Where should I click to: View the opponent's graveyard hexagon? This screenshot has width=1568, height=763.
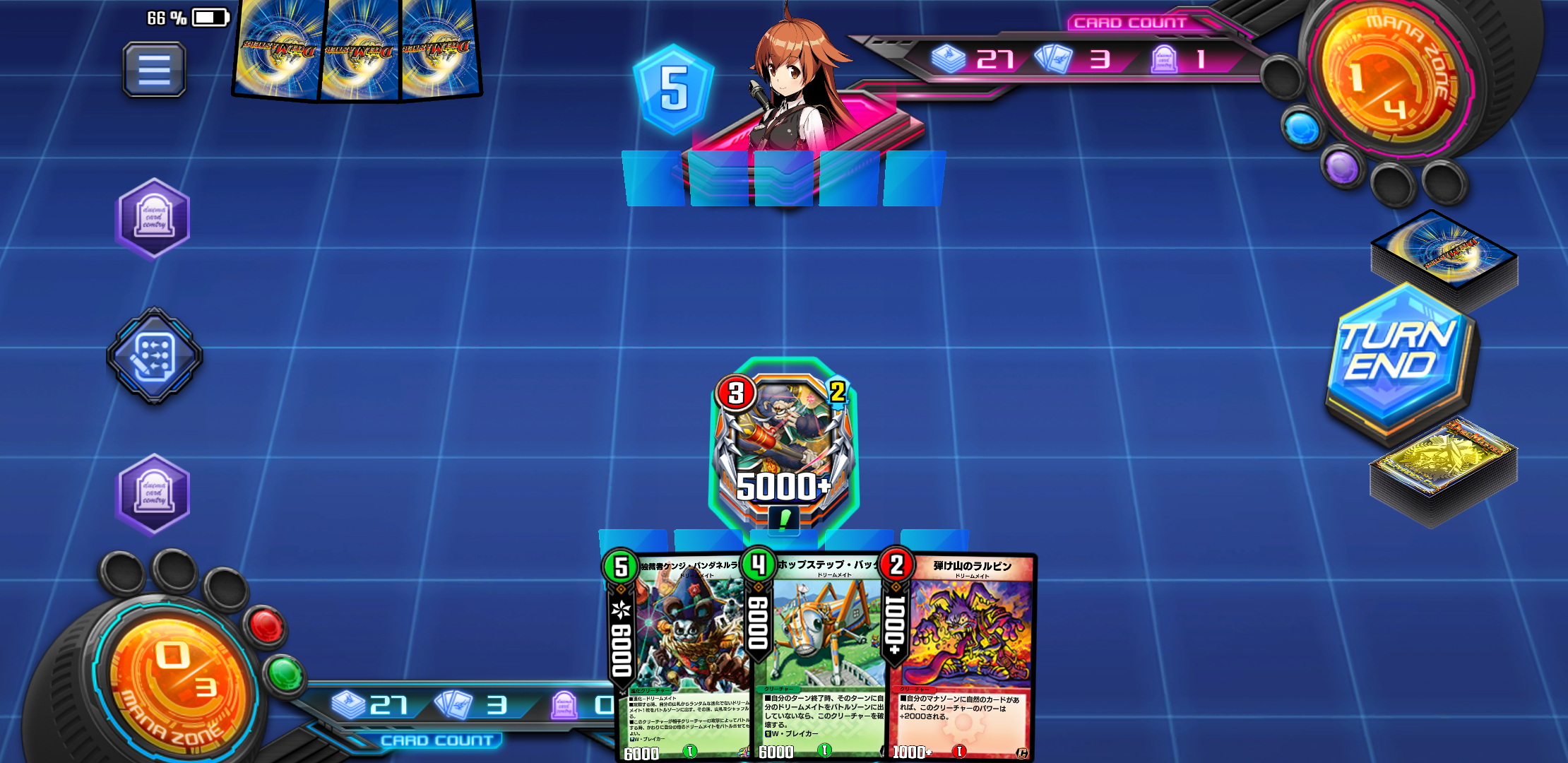coord(153,218)
